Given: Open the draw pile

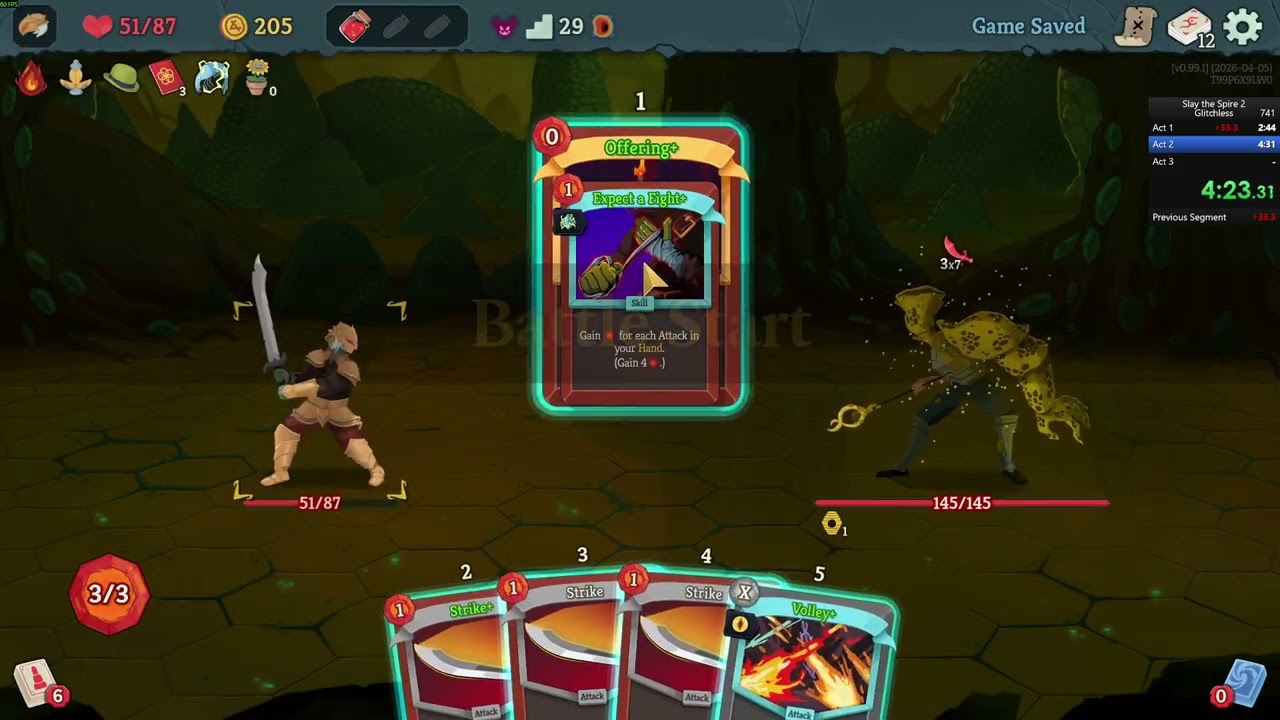Looking at the screenshot, I should click(36, 684).
